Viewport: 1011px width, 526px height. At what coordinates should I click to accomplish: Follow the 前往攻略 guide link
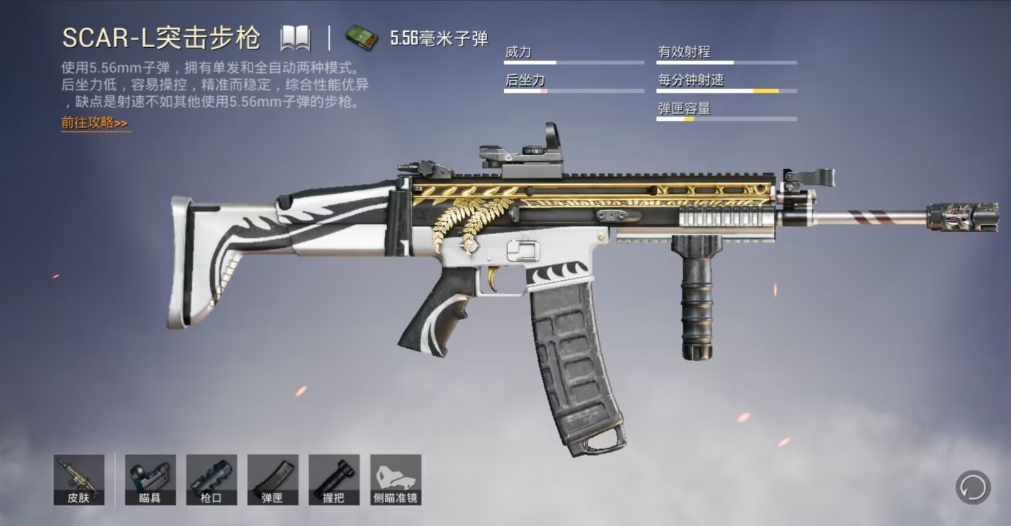(x=94, y=123)
